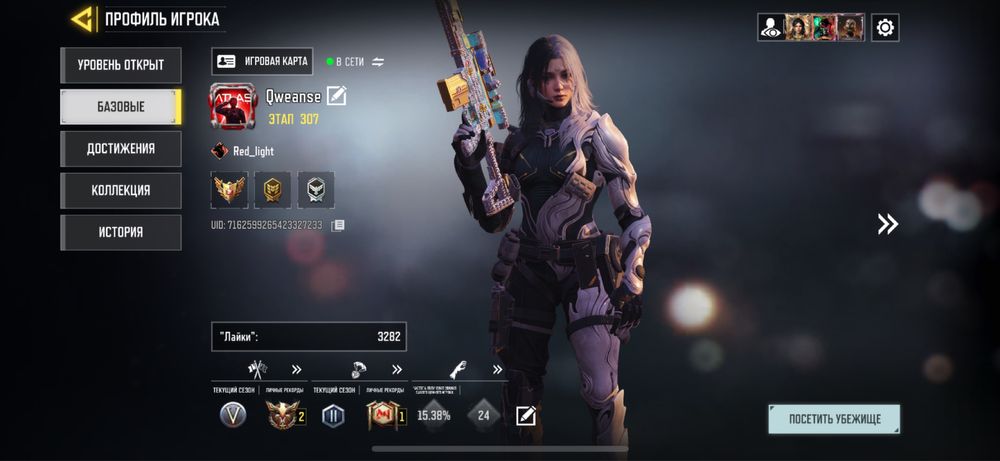1000x461 pixels.
Task: Show next page with double arrow
Action: (887, 224)
